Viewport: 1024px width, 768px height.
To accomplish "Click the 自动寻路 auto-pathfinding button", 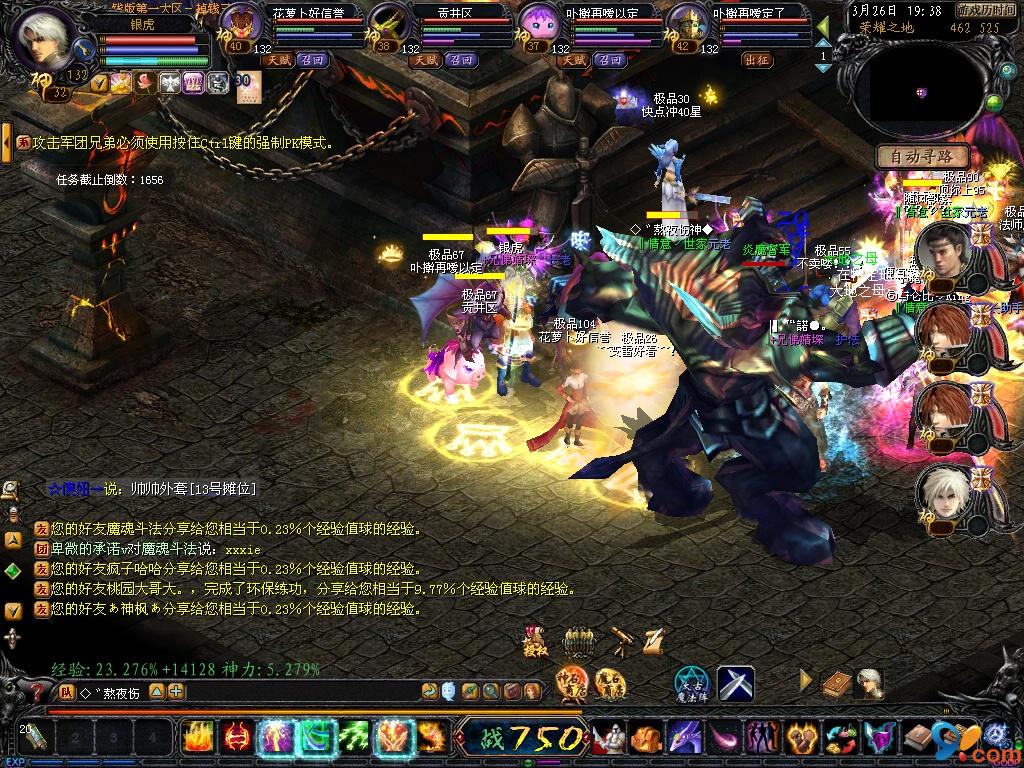I will coord(922,156).
